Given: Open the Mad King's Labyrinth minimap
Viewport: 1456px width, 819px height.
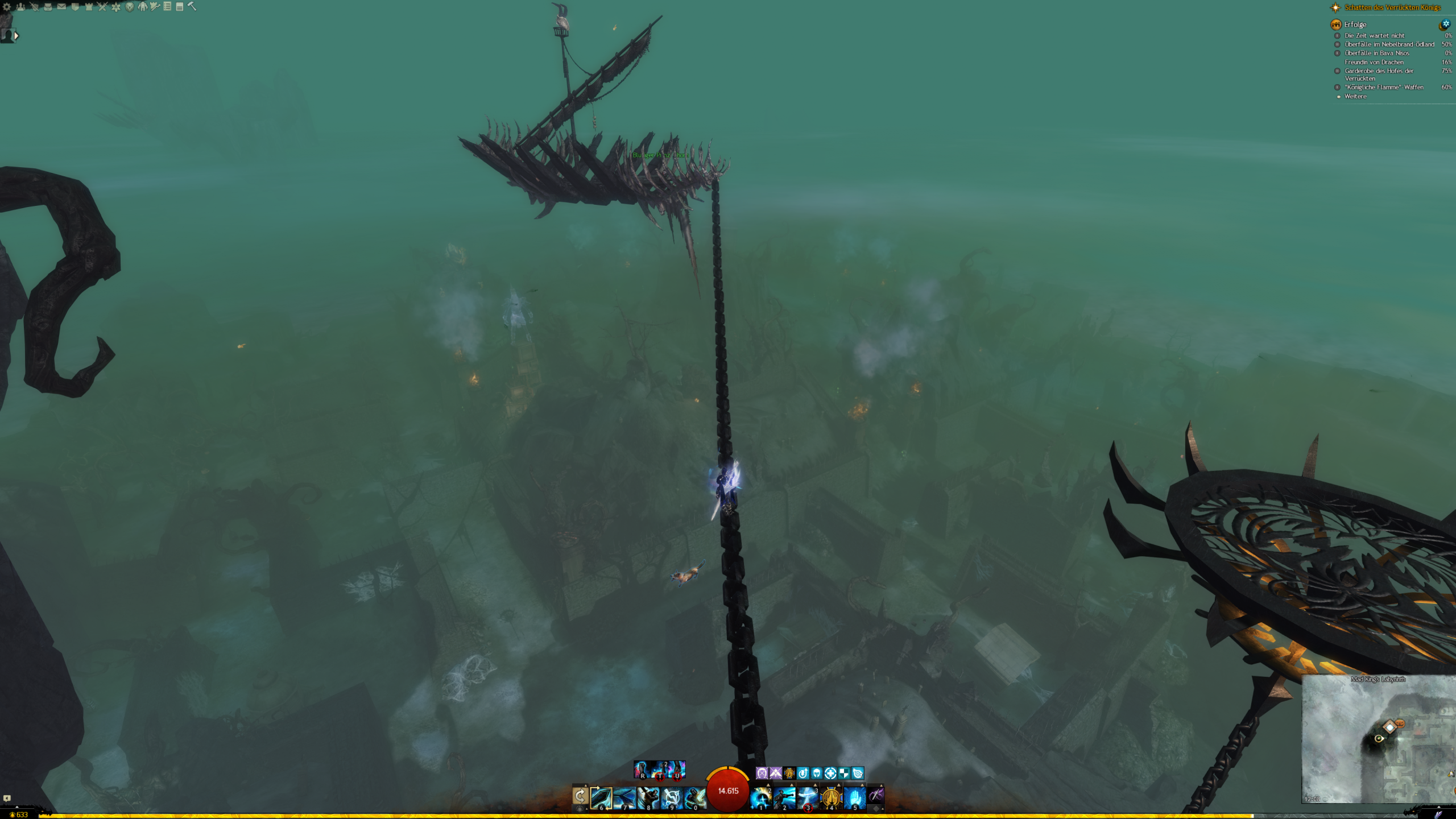Looking at the screenshot, I should [1378, 739].
